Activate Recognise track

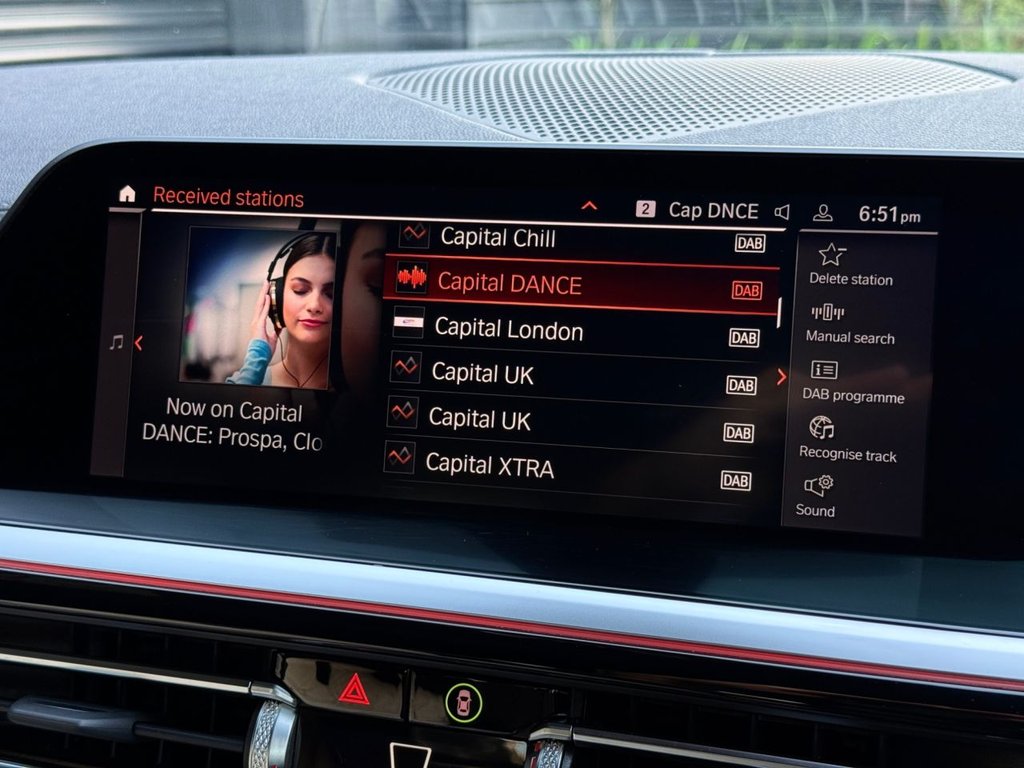tap(847, 440)
